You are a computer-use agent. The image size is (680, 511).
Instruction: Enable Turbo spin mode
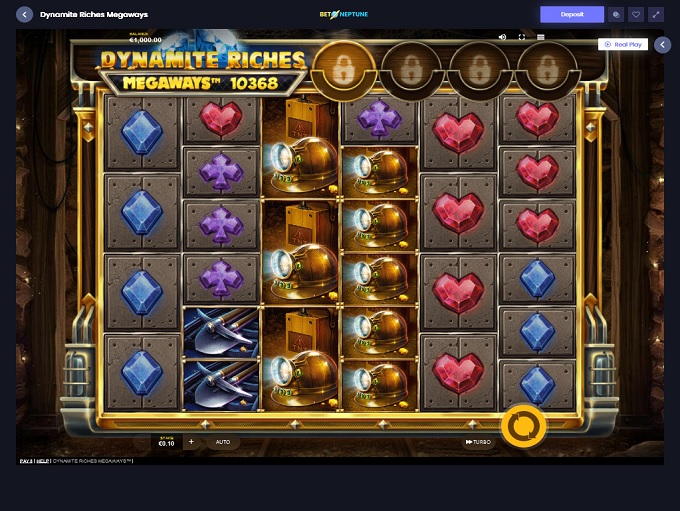(478, 442)
